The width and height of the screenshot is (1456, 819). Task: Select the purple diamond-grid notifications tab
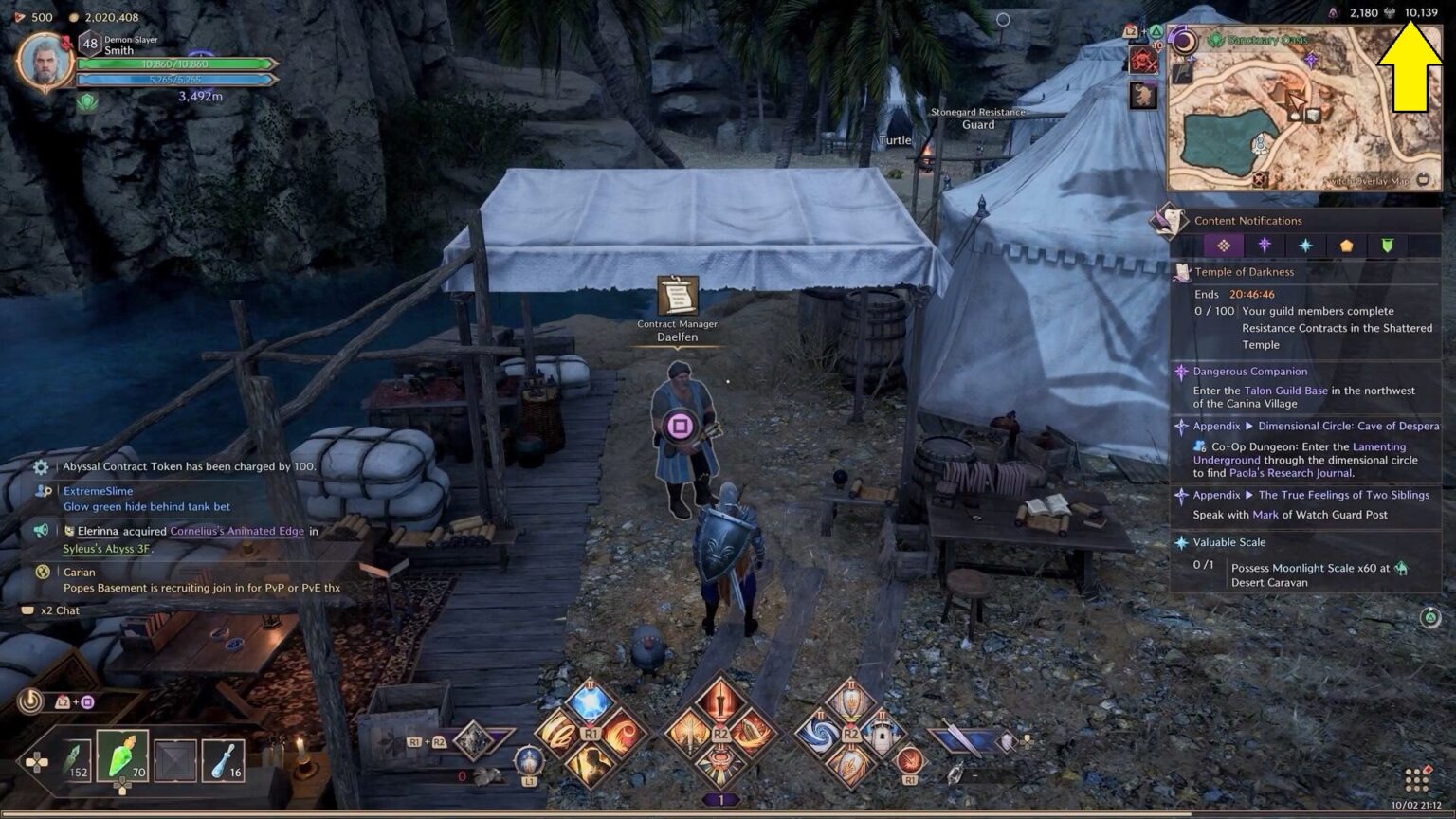click(x=1224, y=246)
